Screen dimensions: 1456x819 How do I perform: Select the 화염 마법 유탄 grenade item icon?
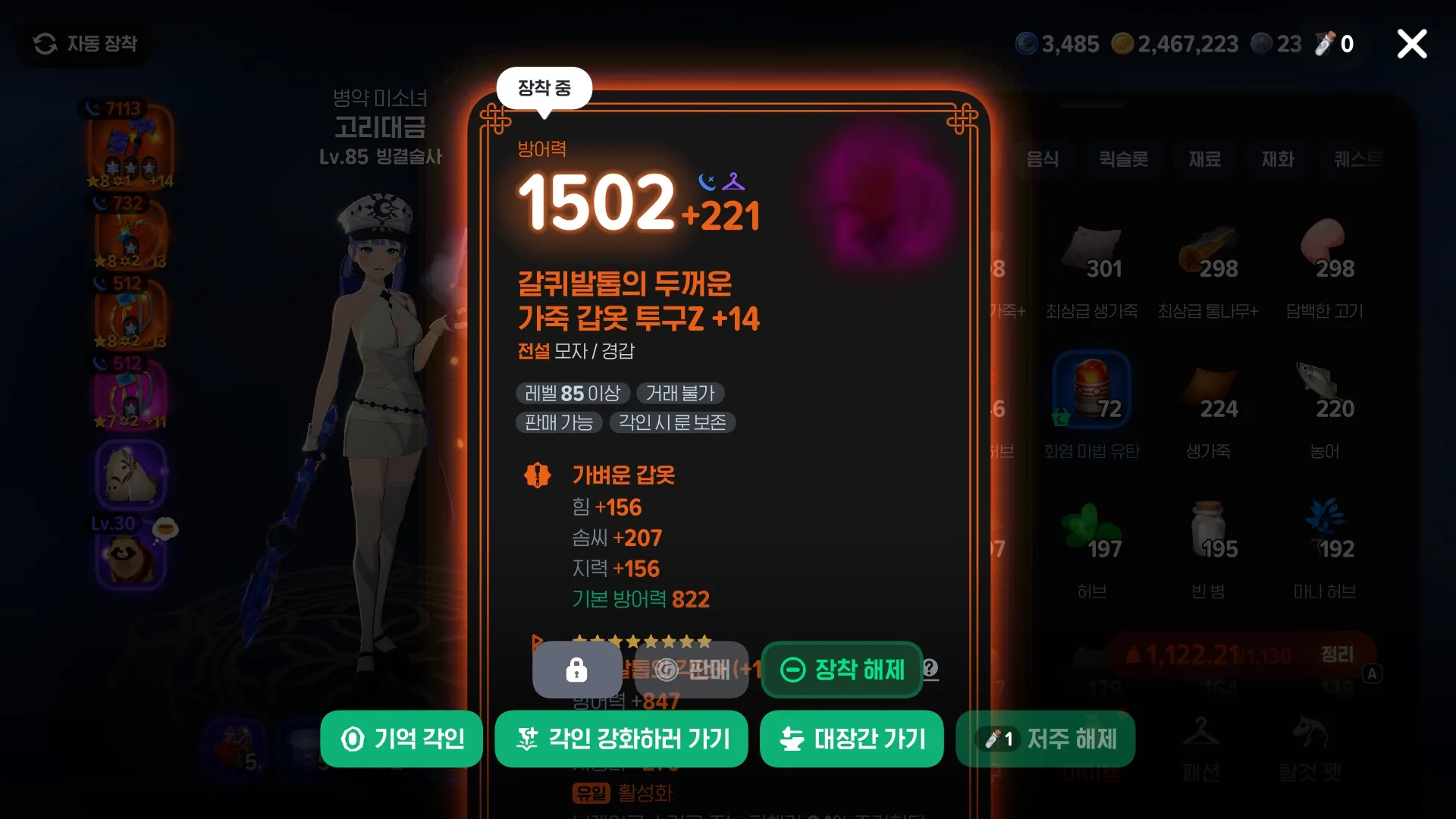pos(1092,388)
